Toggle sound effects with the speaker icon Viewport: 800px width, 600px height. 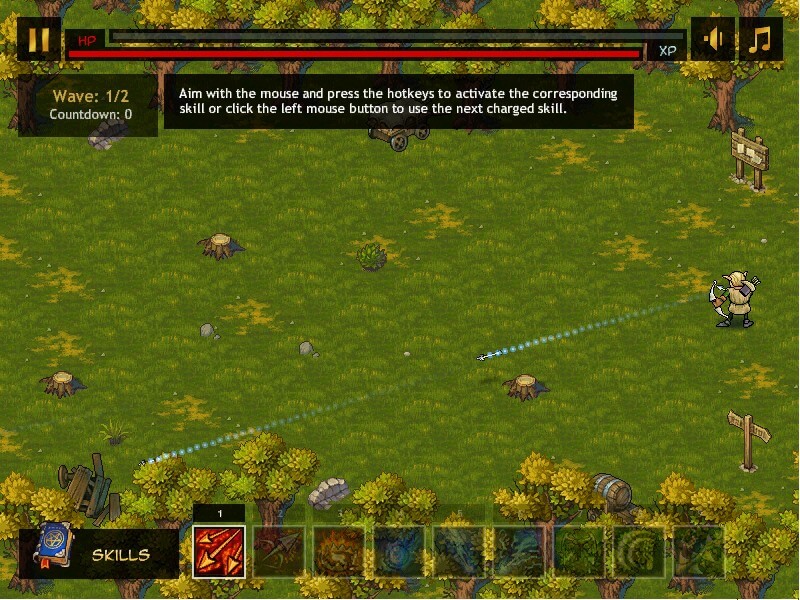(x=713, y=39)
